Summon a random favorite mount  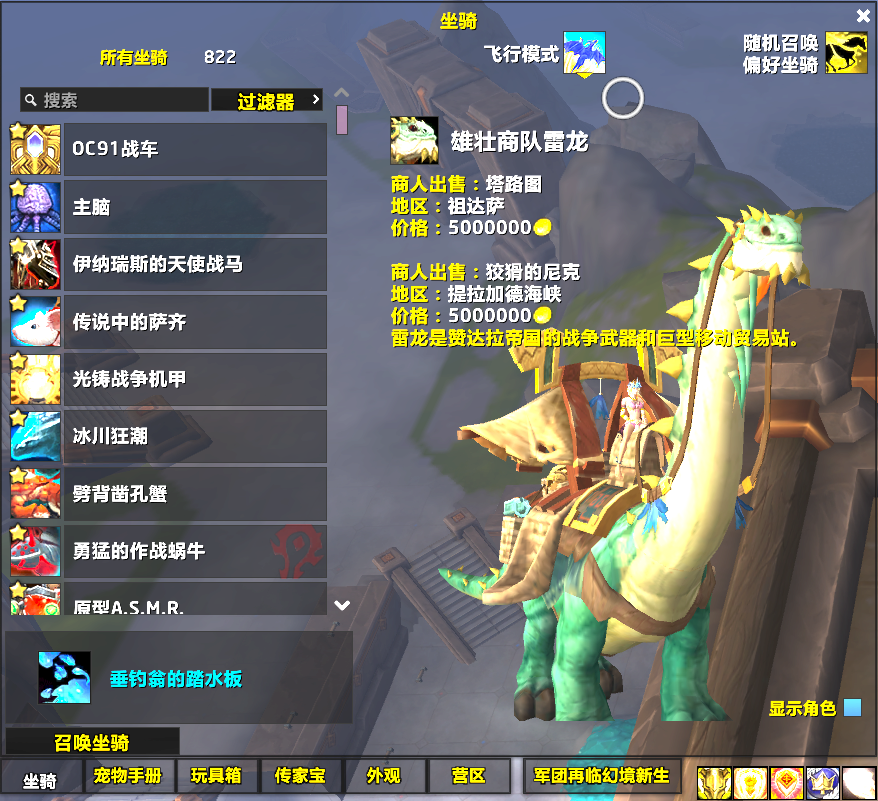(x=846, y=53)
